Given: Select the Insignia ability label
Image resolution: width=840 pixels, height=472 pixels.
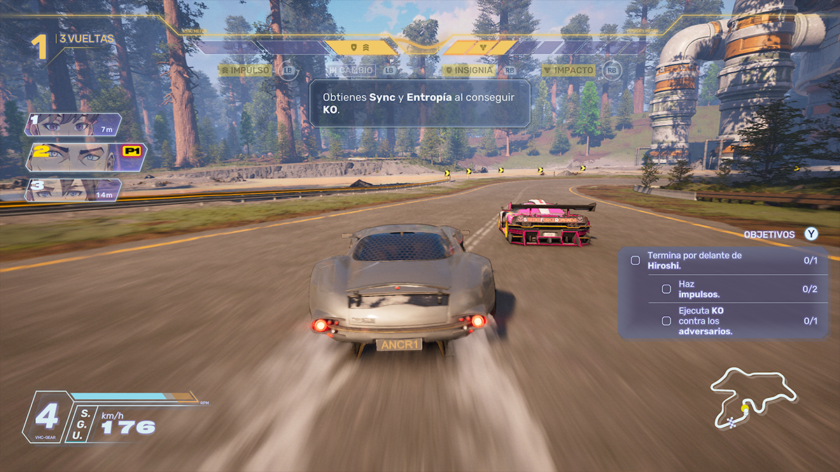Looking at the screenshot, I should click(x=471, y=70).
